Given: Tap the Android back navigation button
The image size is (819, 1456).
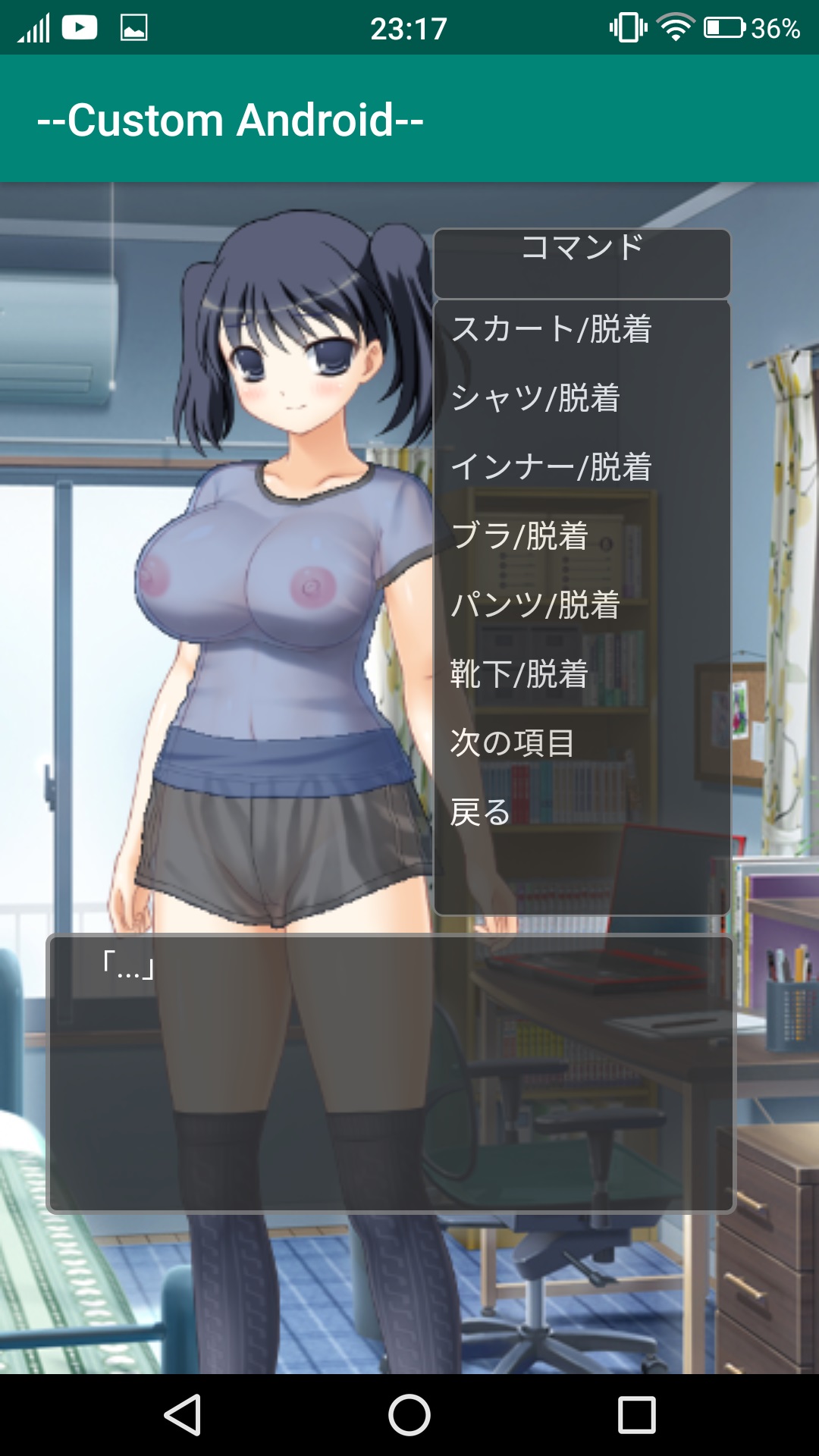Looking at the screenshot, I should (183, 1415).
